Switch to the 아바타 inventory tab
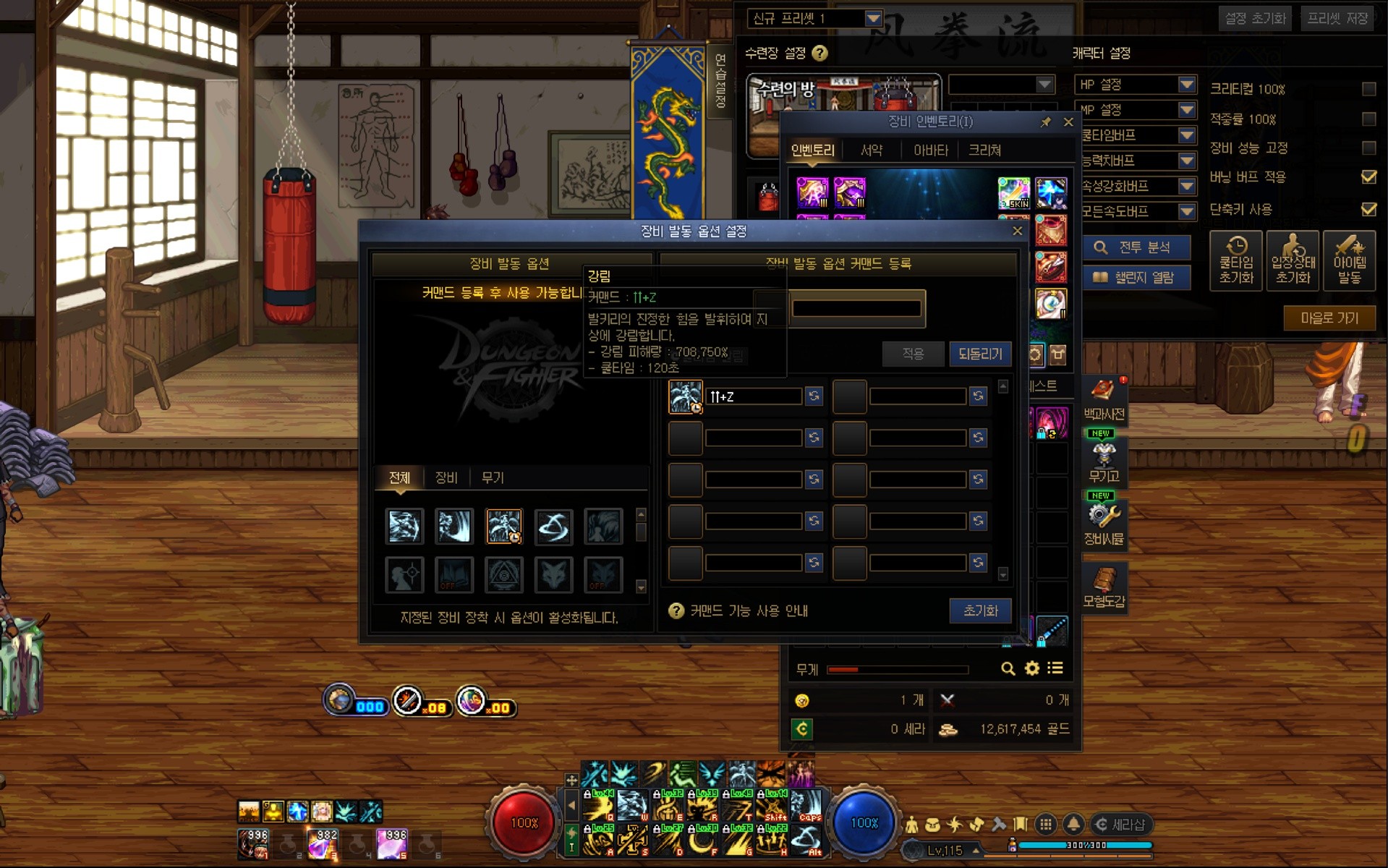The width and height of the screenshot is (1388, 868). point(930,150)
